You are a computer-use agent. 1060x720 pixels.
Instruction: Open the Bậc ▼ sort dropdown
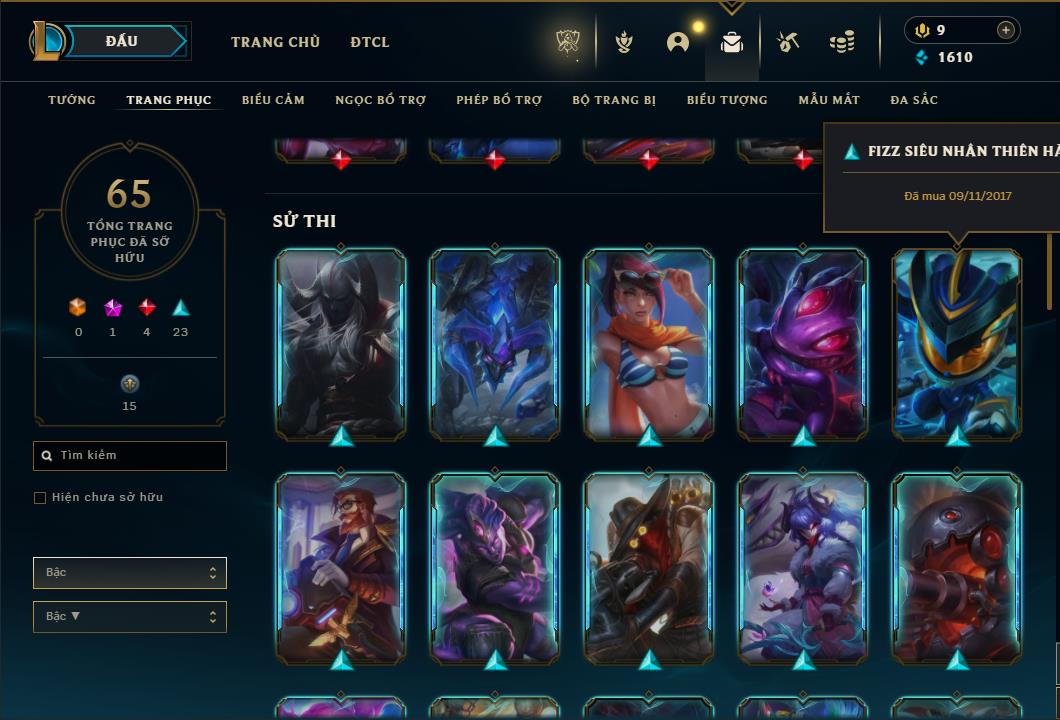130,617
